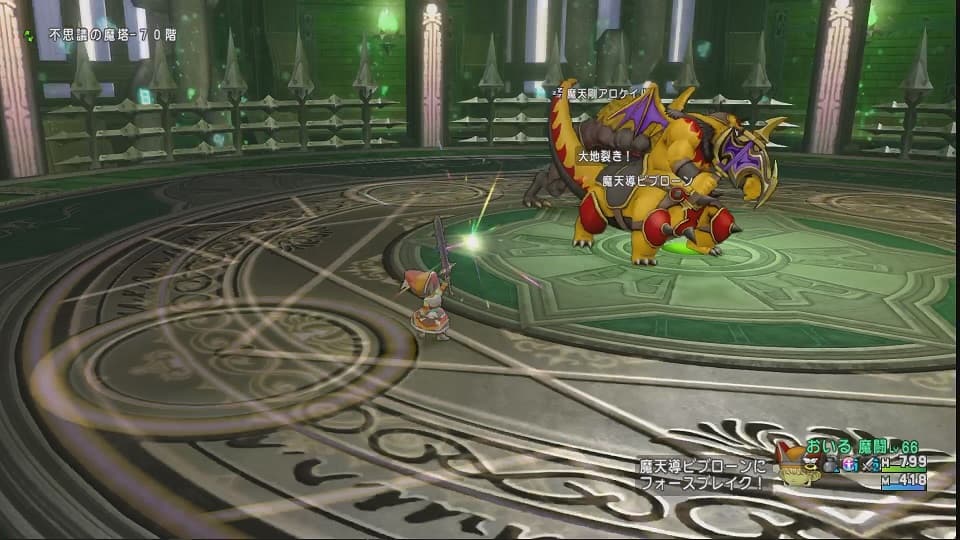Target the 魔天導ビブローン enemy nameplate
This screenshot has width=960, height=540.
point(647,181)
